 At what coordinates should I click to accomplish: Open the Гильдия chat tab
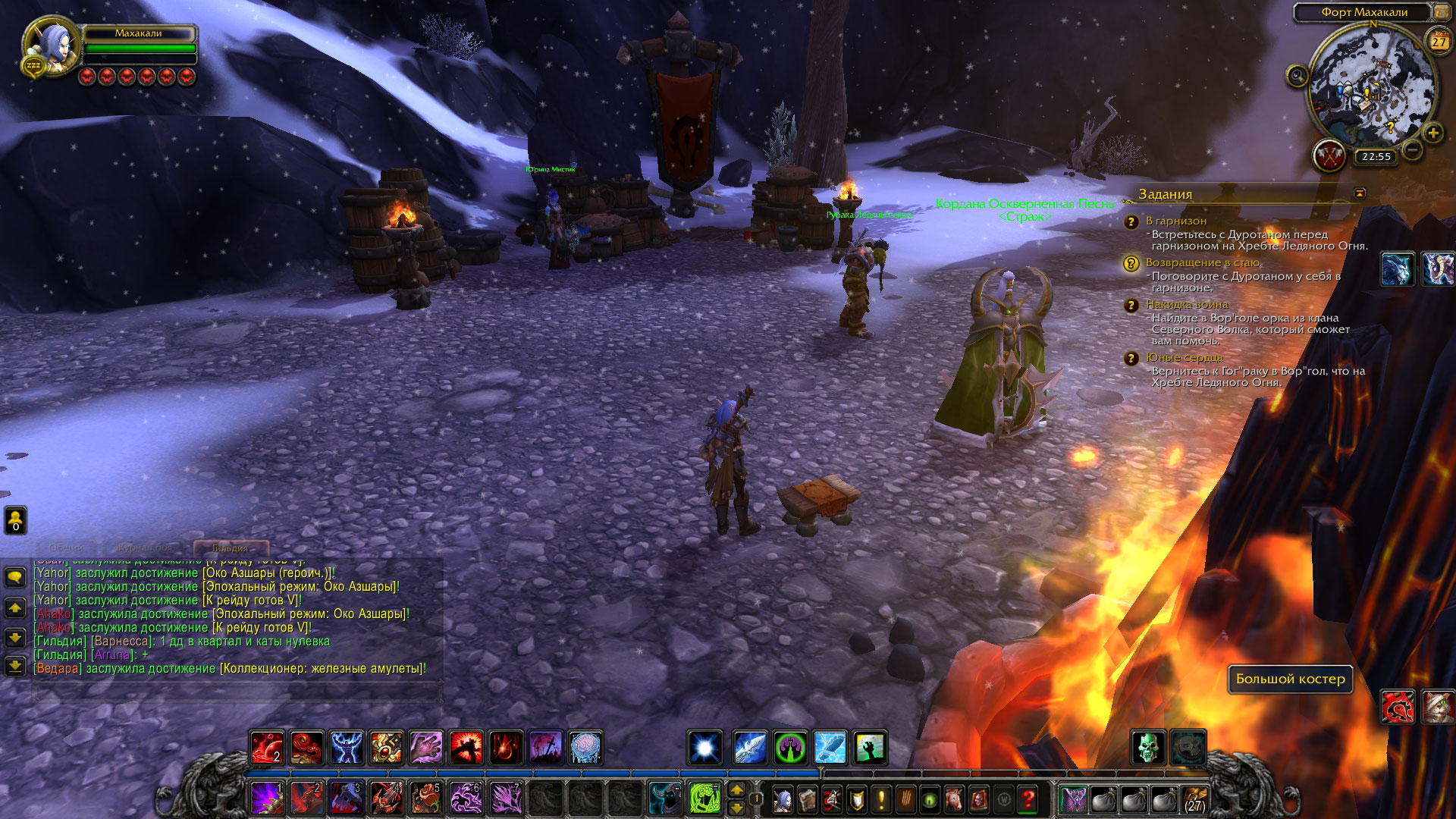tap(230, 548)
